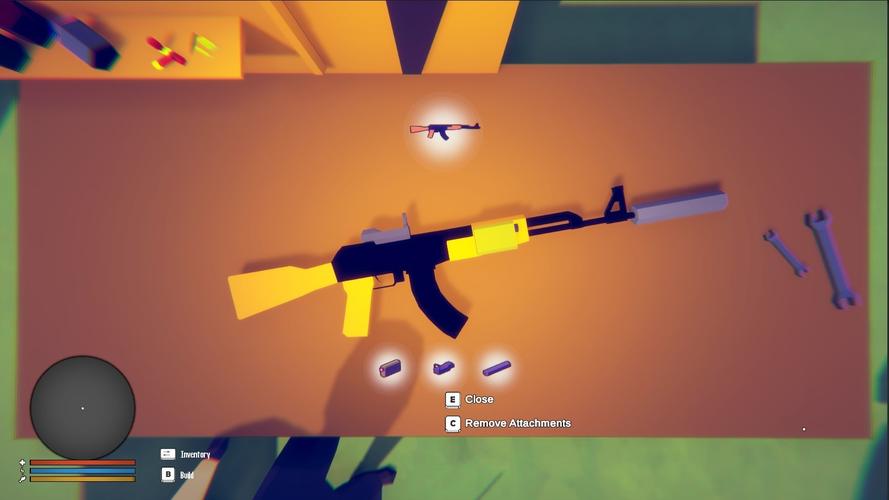
Task: Click the circular minimap
Action: click(x=82, y=408)
